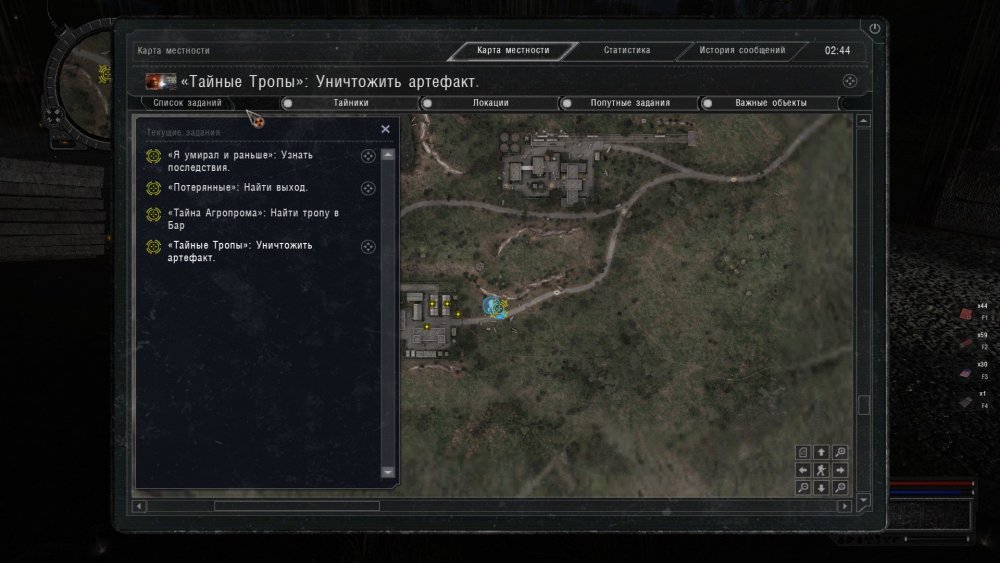Close the current tasks list panel
1000x563 pixels.
pos(386,129)
